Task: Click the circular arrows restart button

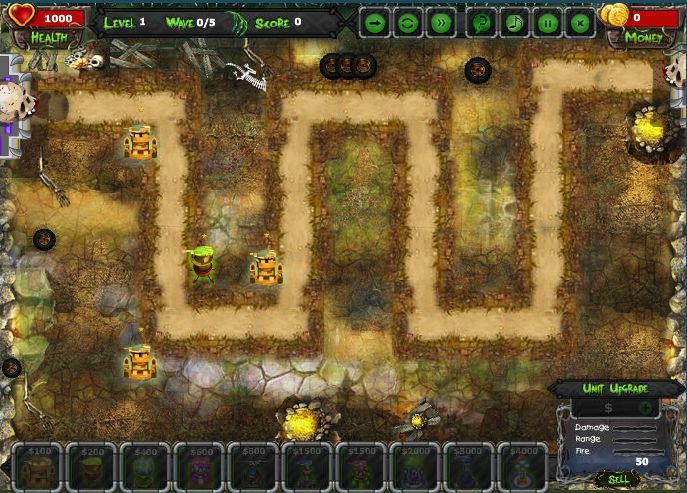Action: pos(408,22)
